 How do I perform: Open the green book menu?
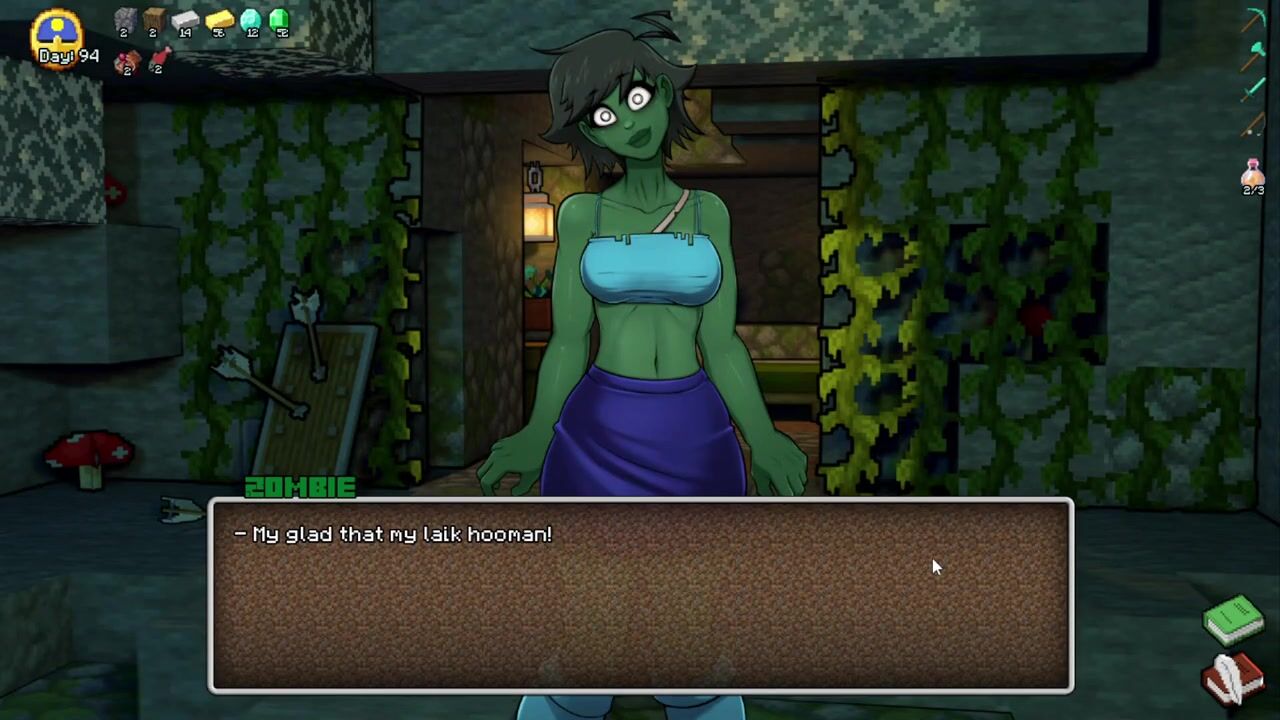click(x=1233, y=619)
